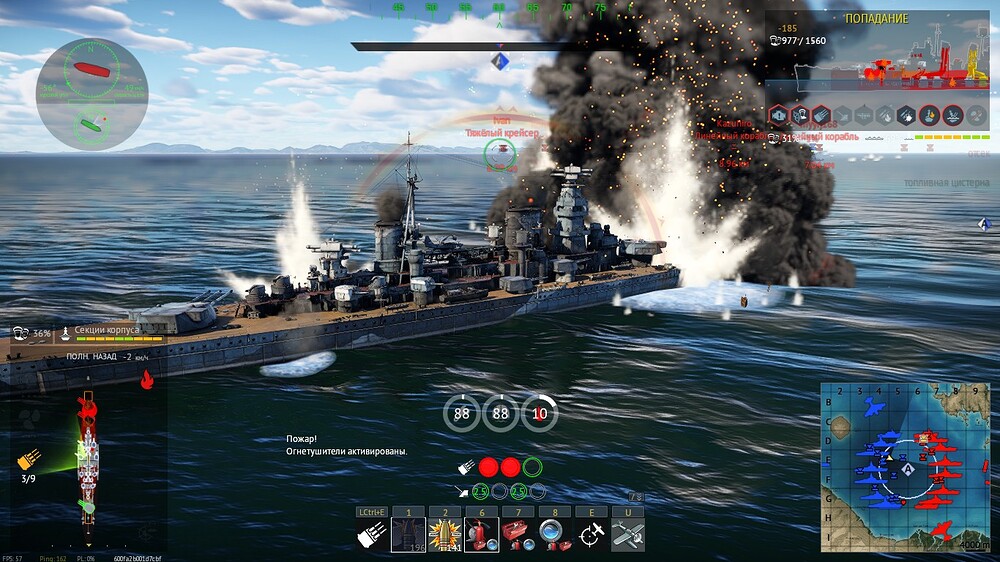The image size is (1000, 562).
Task: Click the capture point A indicator at top
Action: tap(502, 62)
